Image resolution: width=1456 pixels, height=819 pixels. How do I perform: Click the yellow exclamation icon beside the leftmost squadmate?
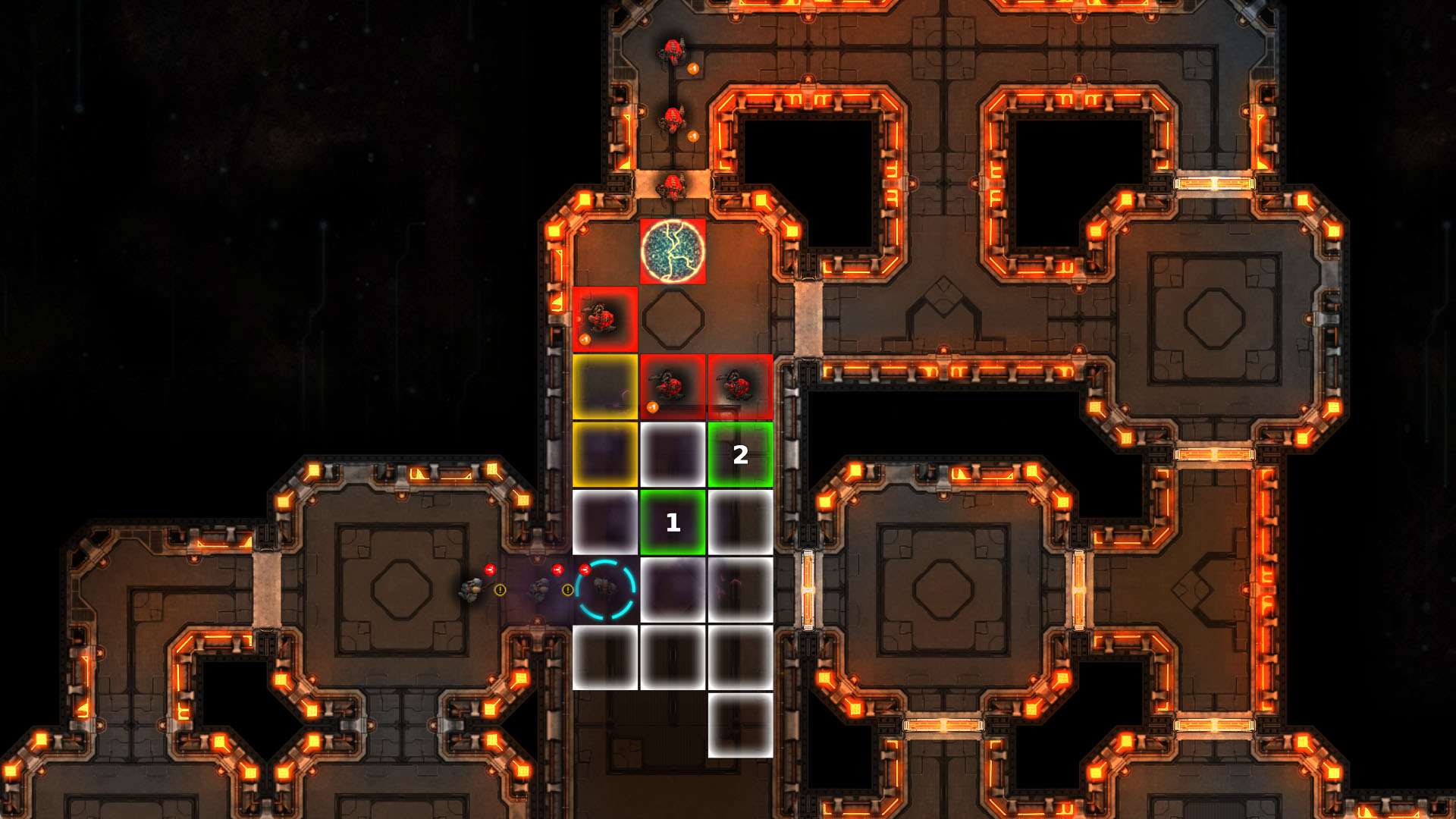click(x=500, y=590)
